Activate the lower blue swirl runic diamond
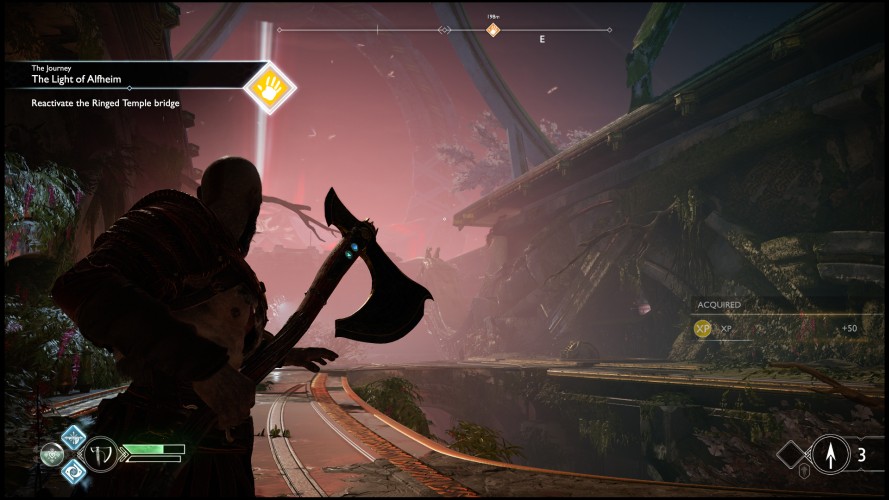 (x=73, y=469)
